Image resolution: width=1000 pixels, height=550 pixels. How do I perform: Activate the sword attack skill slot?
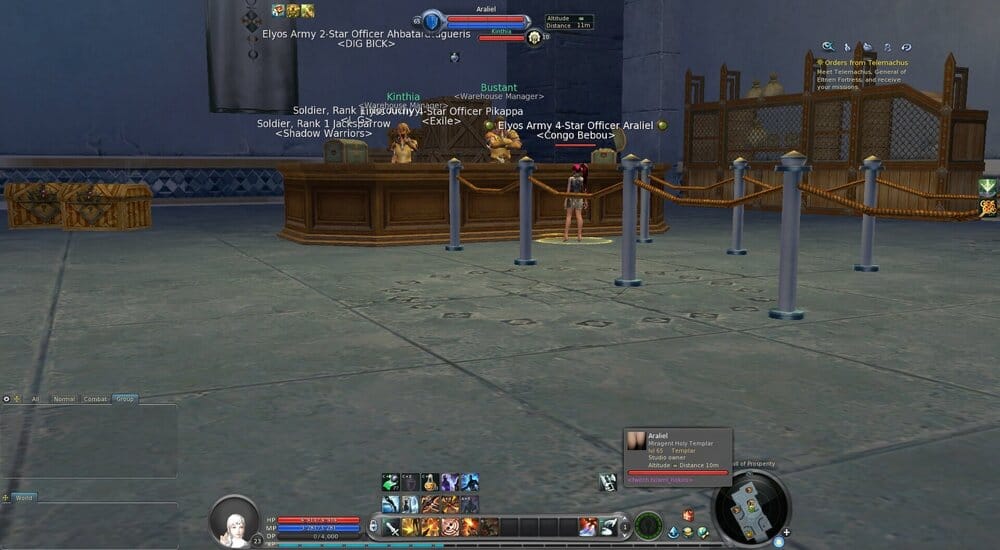pos(390,527)
